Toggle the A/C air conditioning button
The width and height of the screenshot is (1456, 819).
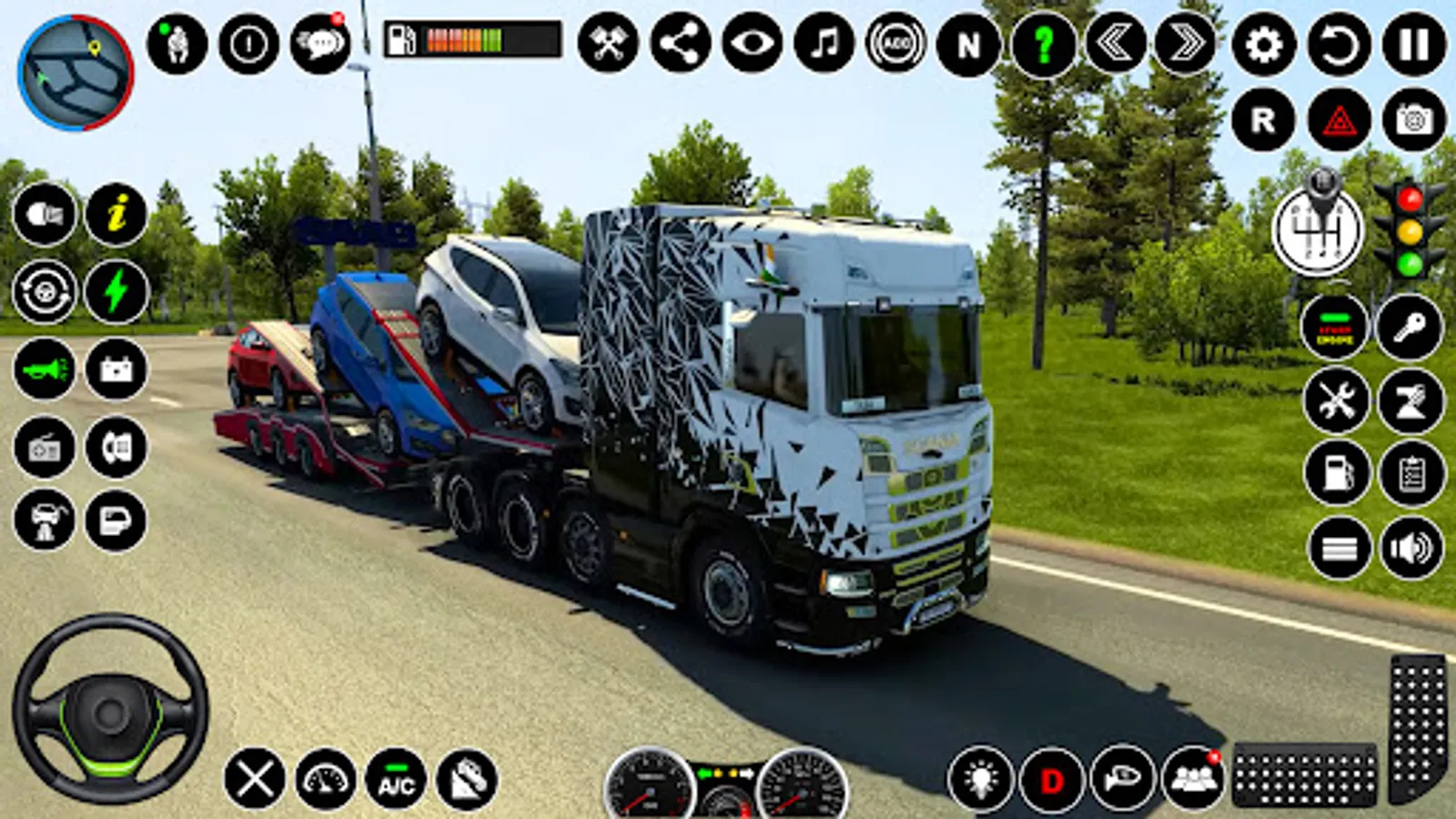click(x=396, y=780)
